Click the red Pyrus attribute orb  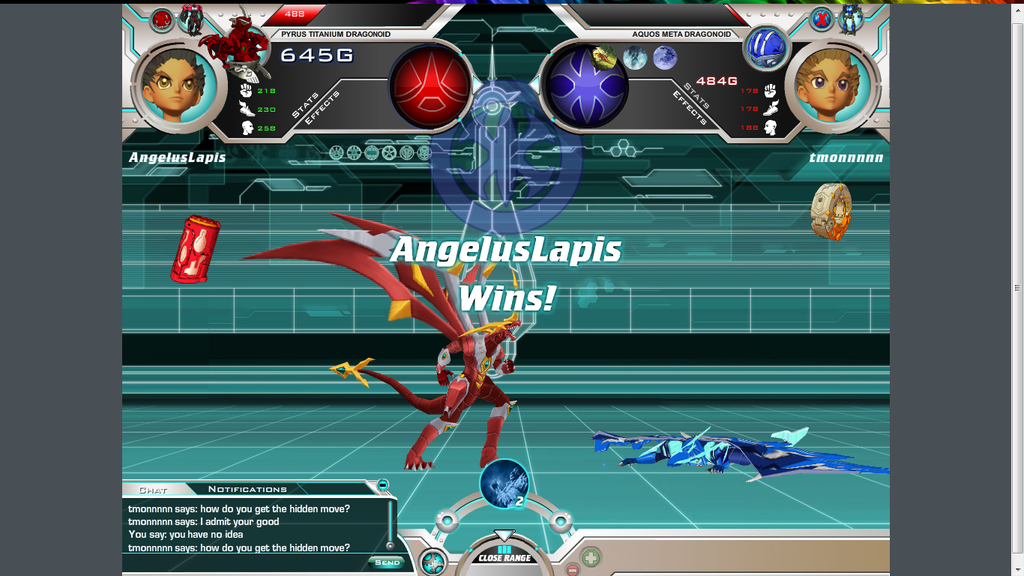[430, 87]
